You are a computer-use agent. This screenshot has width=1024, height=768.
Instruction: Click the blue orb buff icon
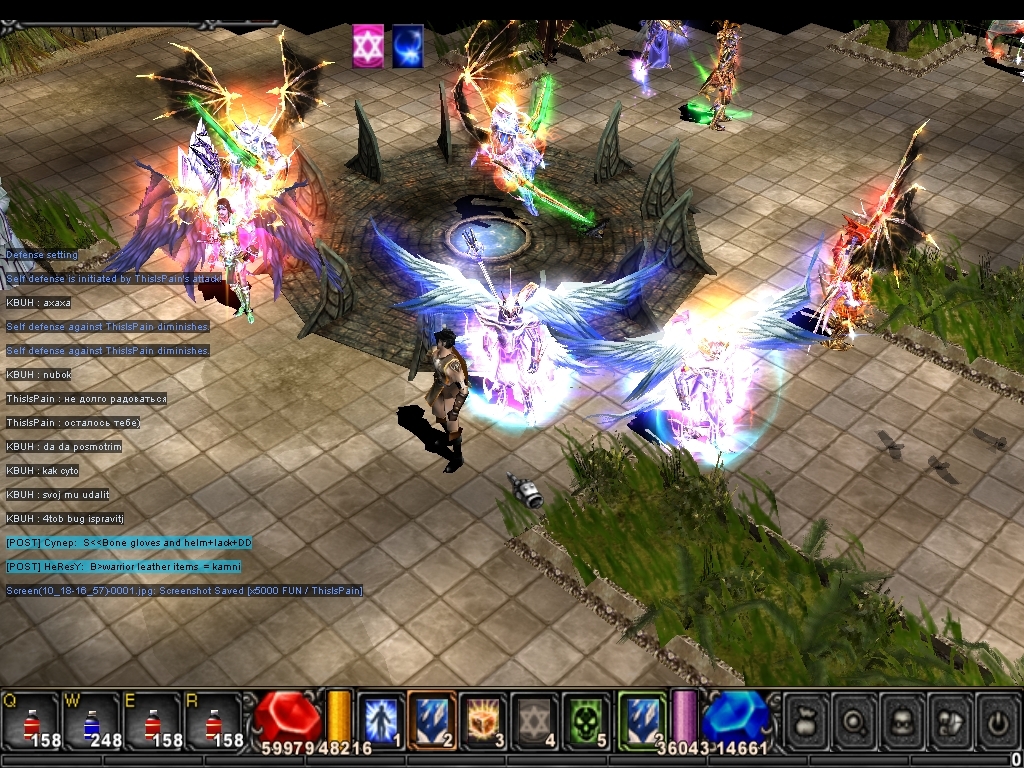coord(407,47)
